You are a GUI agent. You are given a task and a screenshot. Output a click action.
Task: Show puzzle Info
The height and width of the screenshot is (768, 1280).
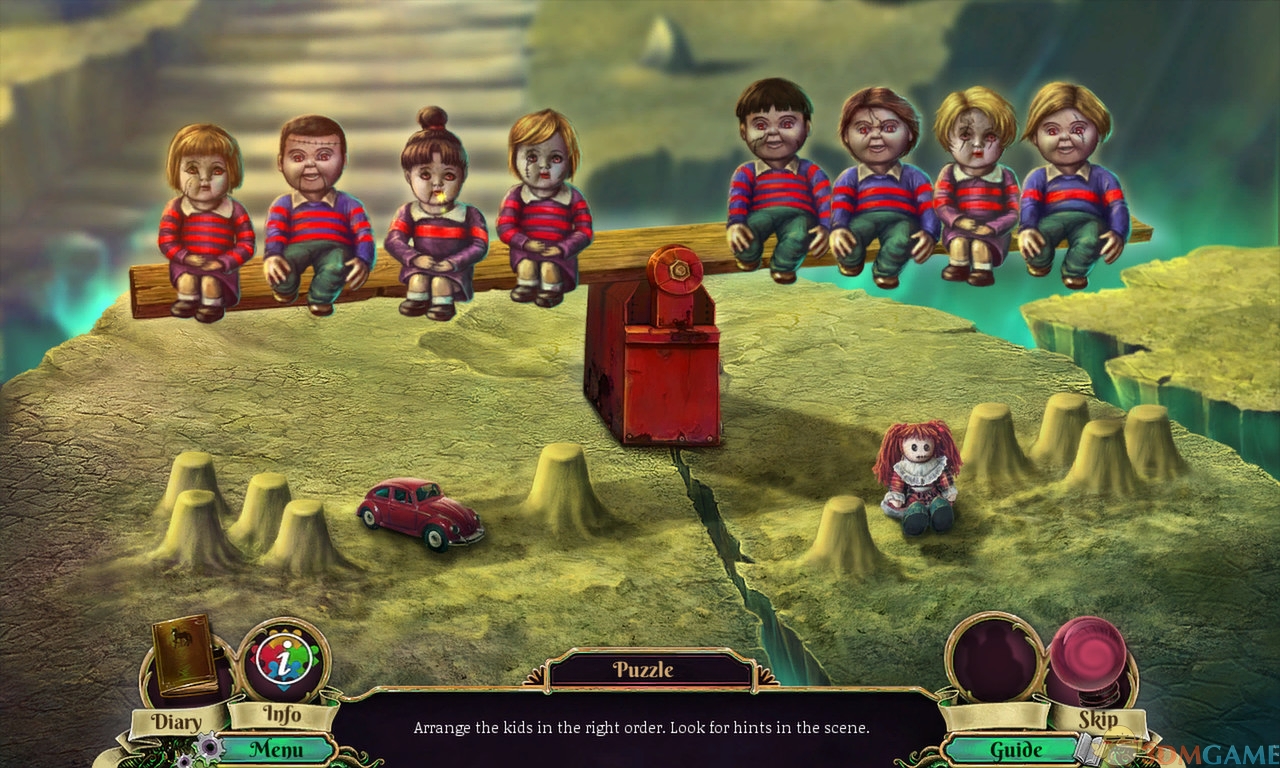[x=282, y=662]
